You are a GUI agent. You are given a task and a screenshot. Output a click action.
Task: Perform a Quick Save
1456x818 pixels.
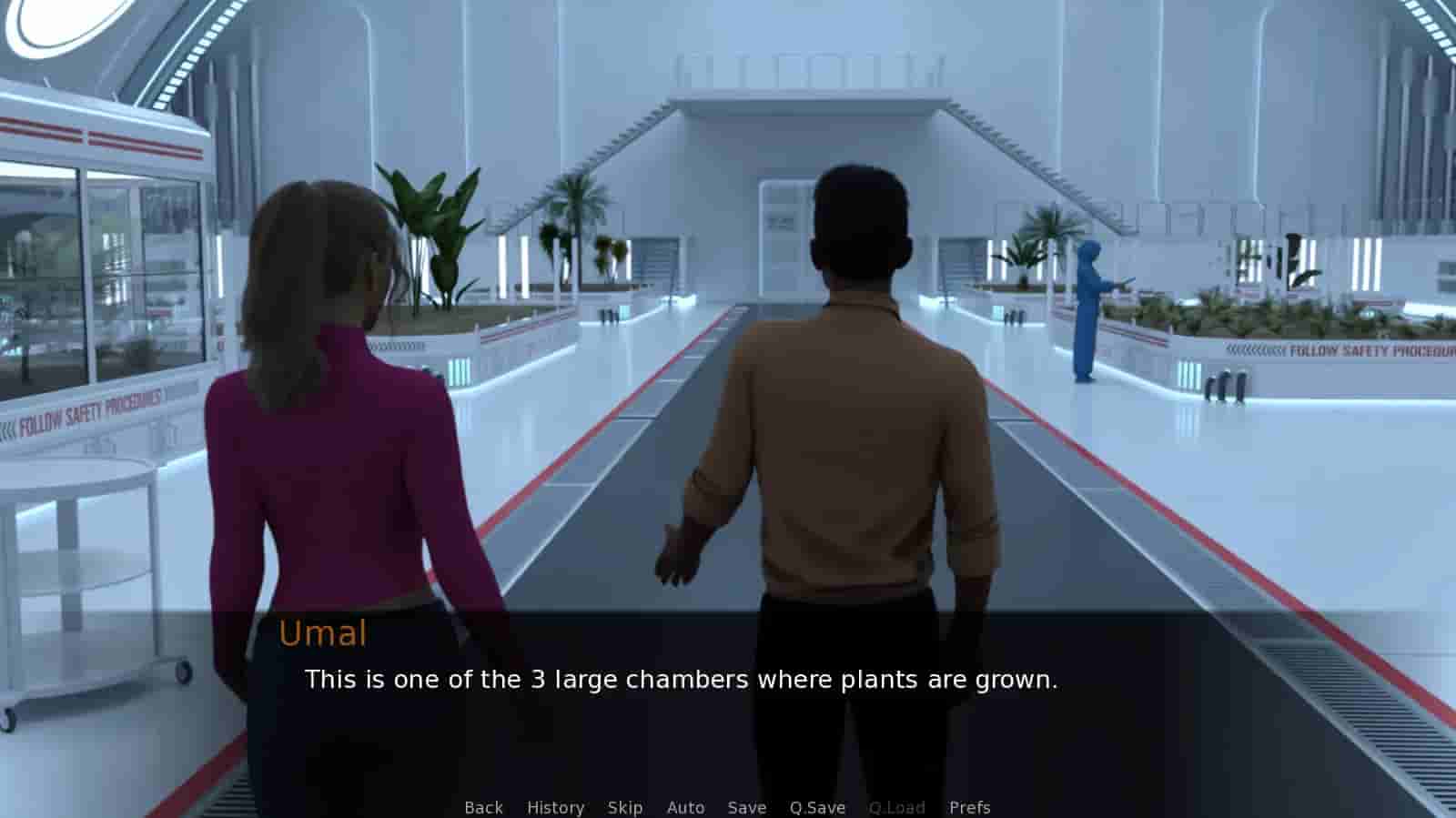pos(815,807)
